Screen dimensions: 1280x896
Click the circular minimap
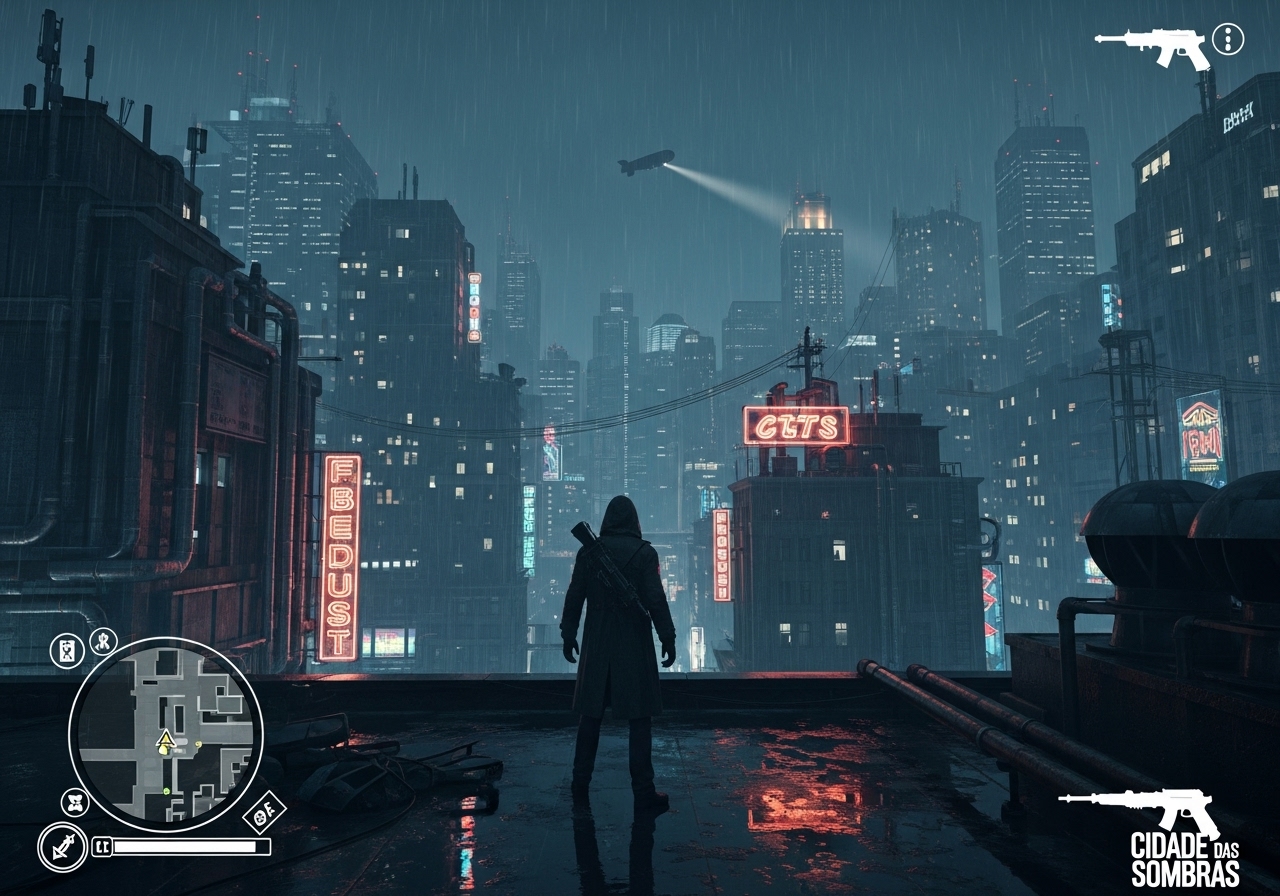(166, 733)
